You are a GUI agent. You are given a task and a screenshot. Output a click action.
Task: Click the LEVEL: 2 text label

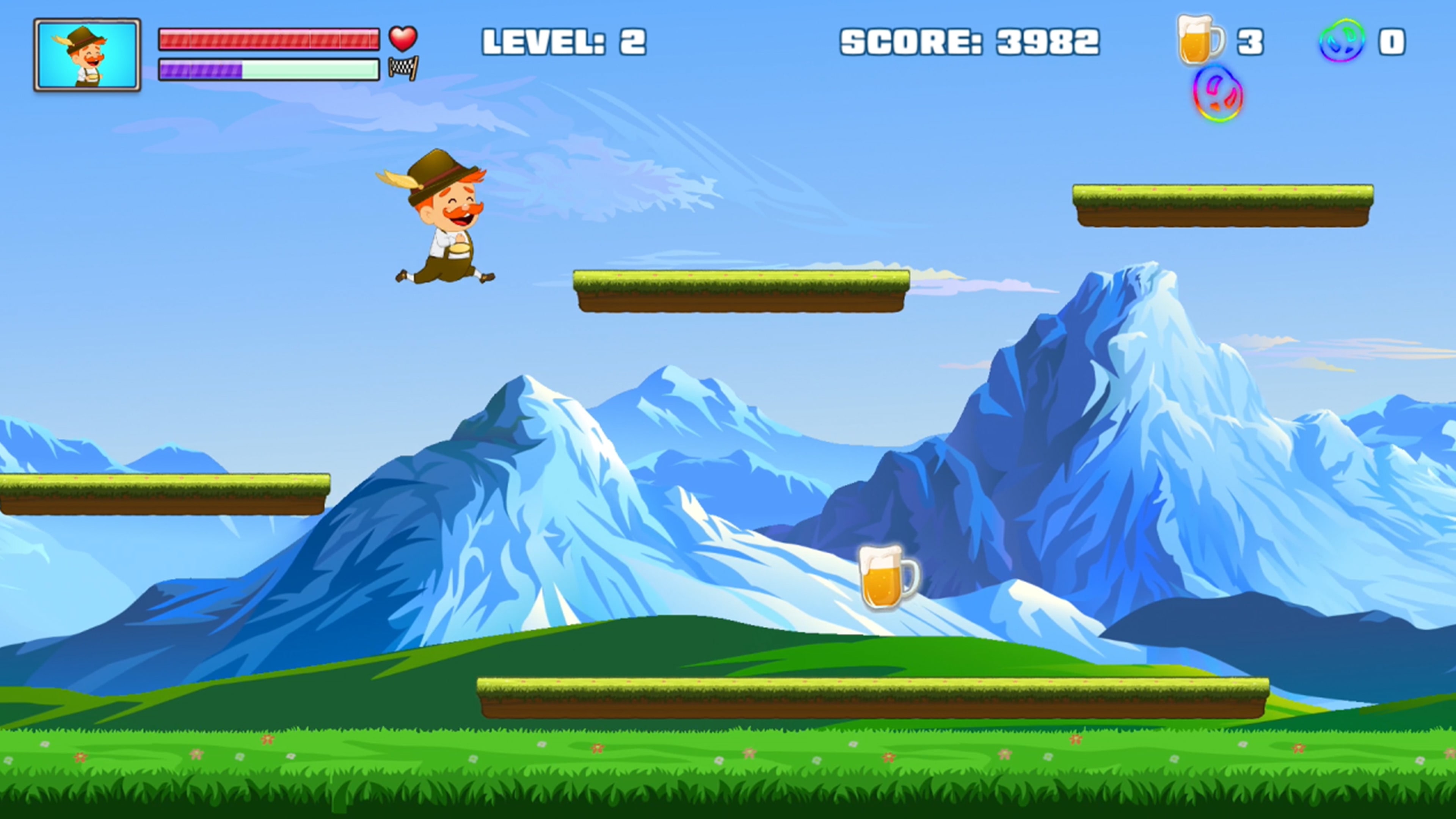click(x=564, y=41)
